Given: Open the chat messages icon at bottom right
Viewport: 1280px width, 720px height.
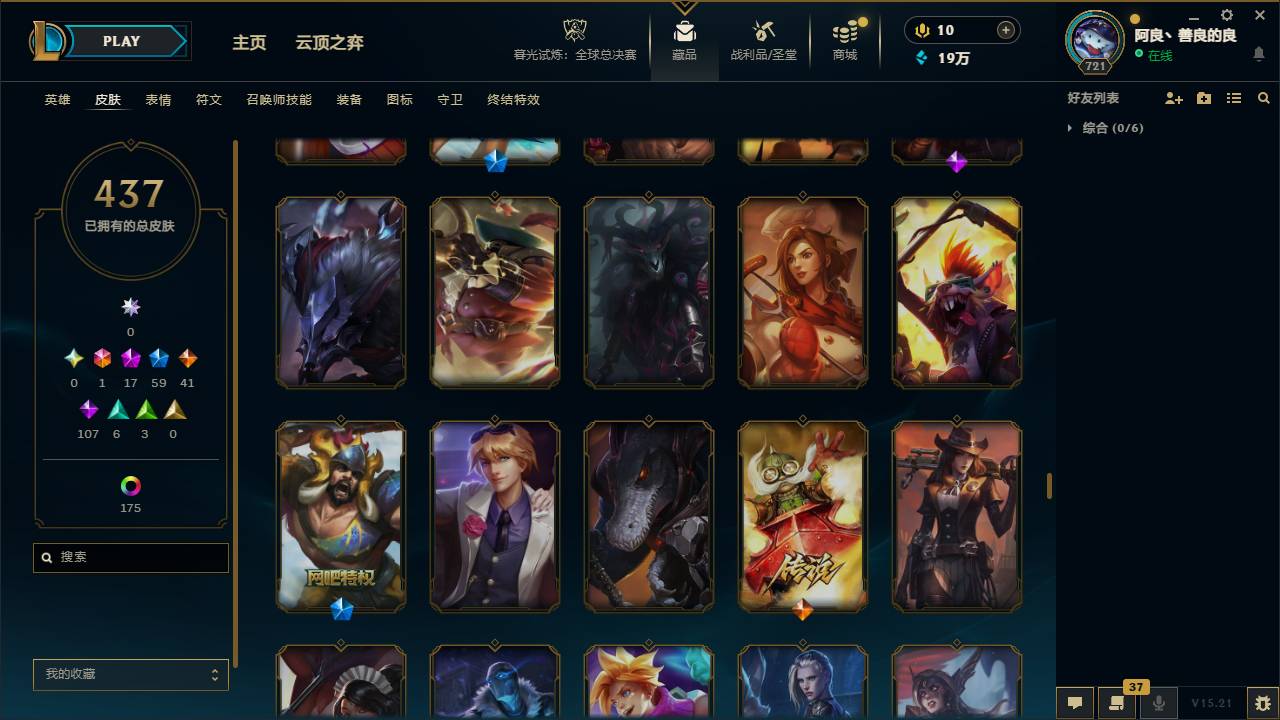Looking at the screenshot, I should 1074,703.
